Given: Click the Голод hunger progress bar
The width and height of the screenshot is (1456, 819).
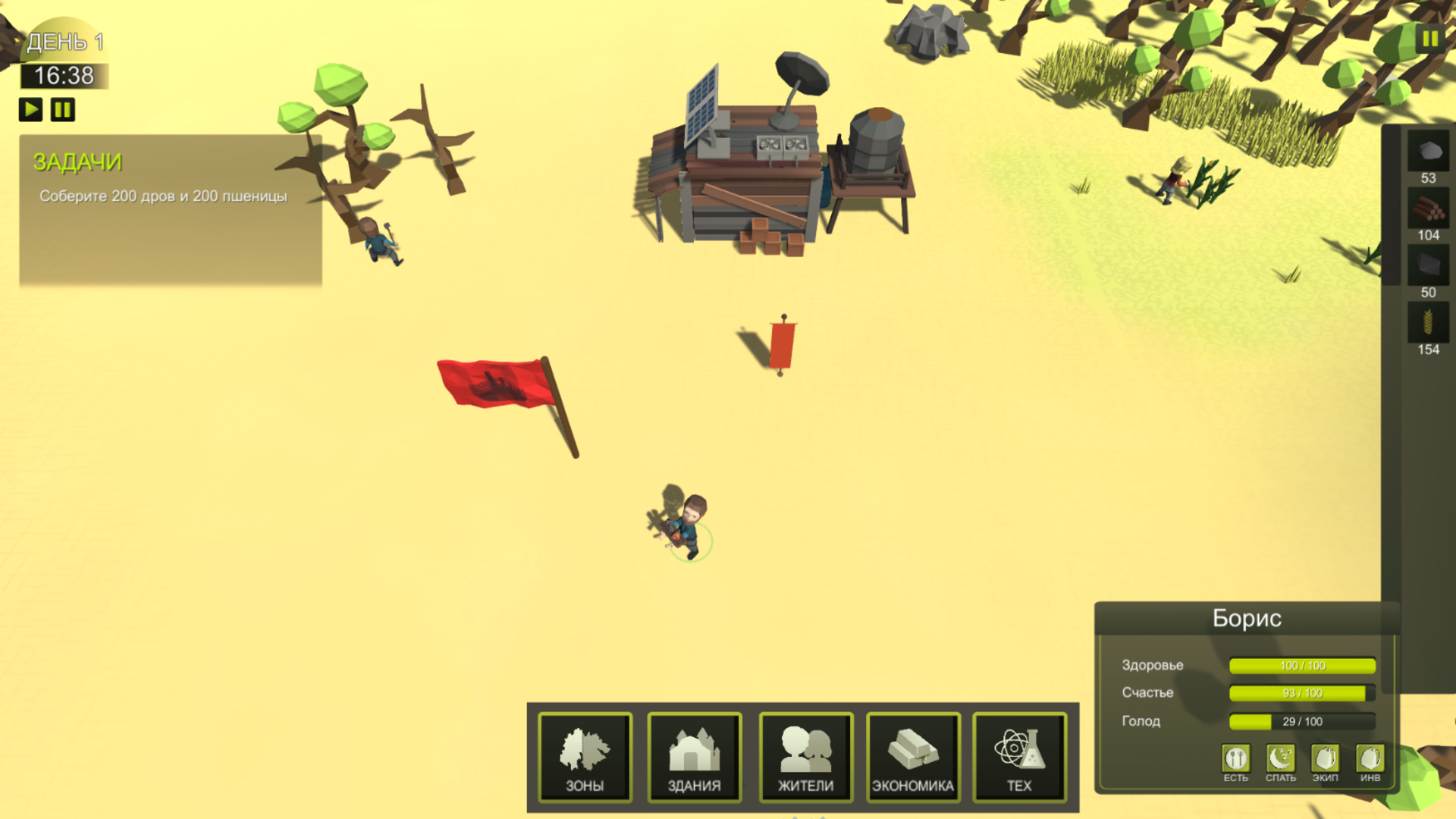Looking at the screenshot, I should pyautogui.click(x=1301, y=721).
